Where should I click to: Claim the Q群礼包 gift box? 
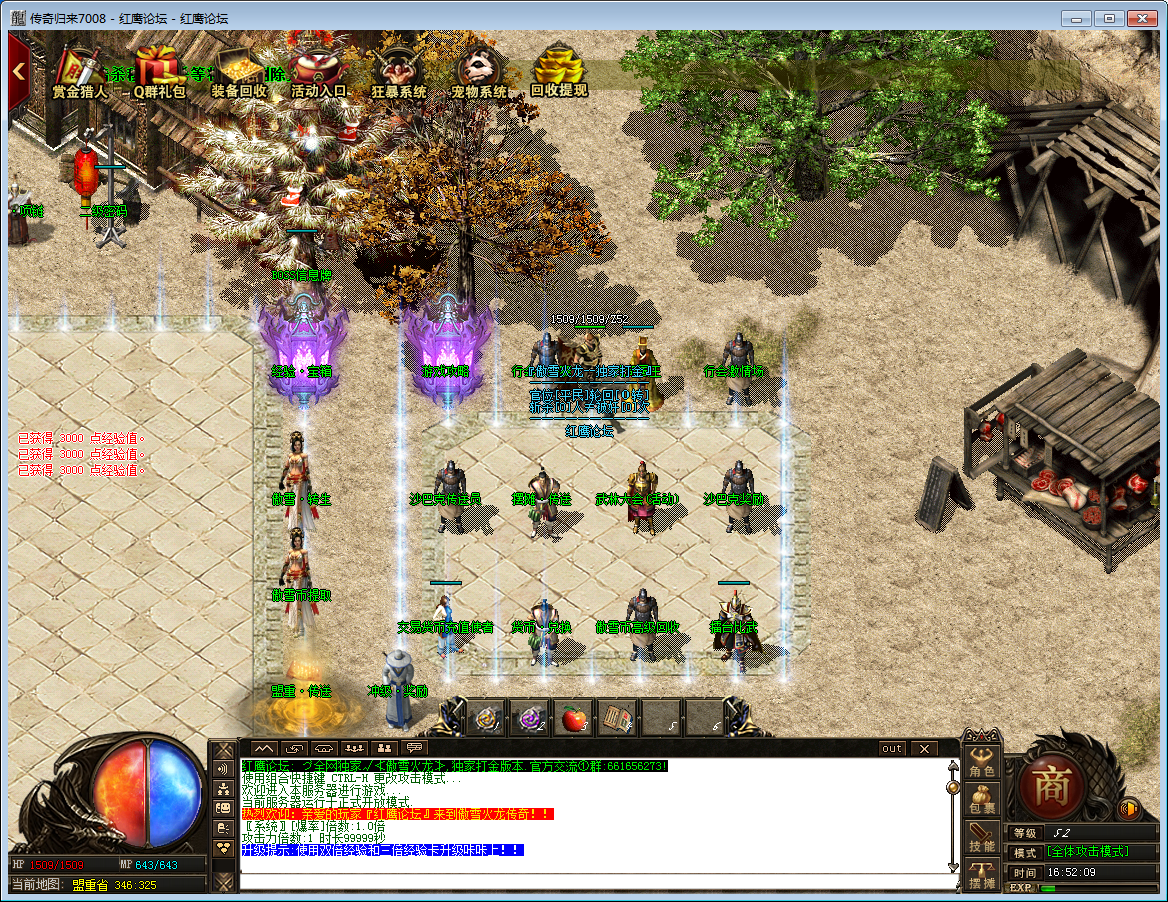[160, 69]
